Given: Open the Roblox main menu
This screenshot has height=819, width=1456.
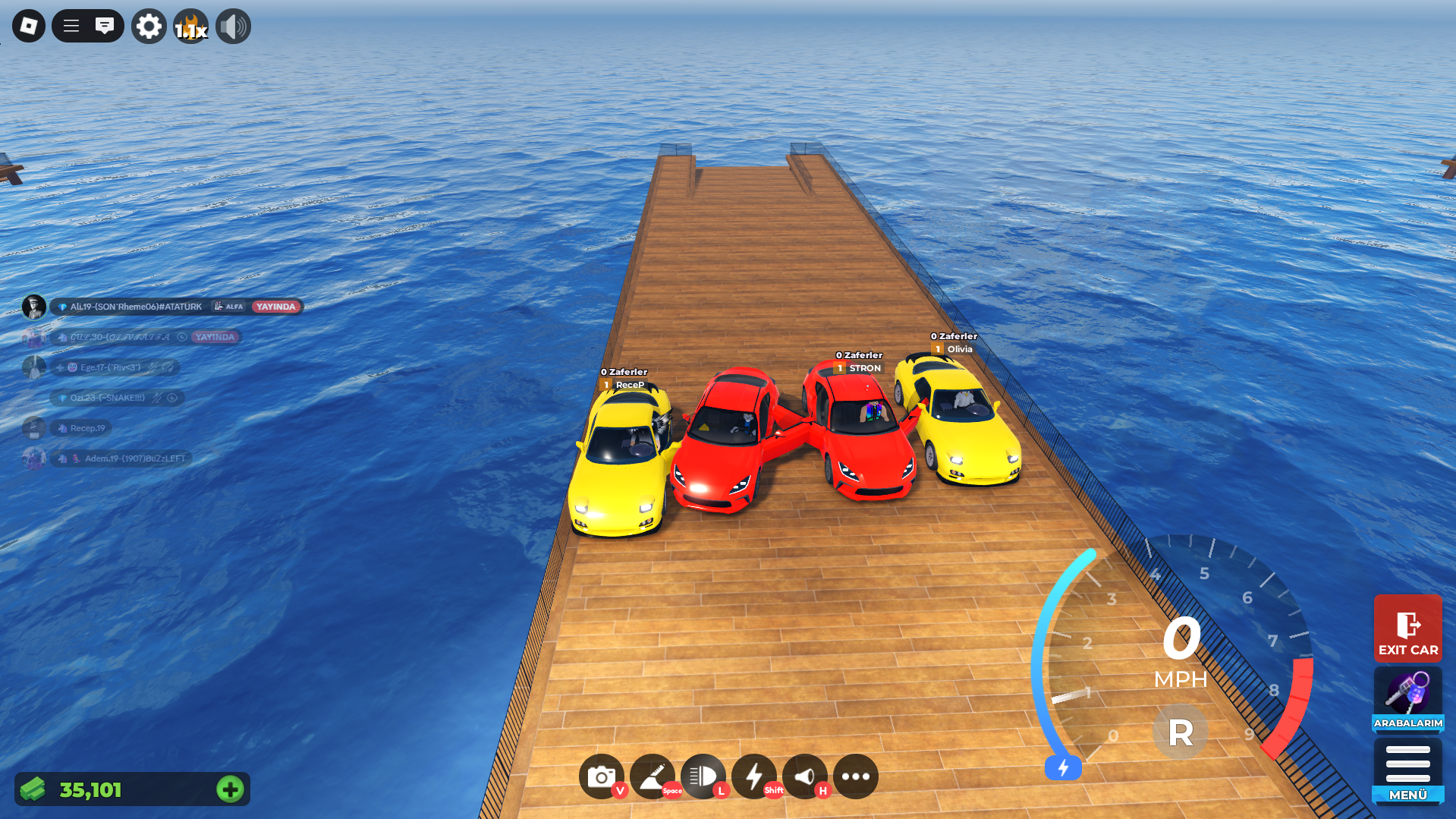Looking at the screenshot, I should point(29,27).
